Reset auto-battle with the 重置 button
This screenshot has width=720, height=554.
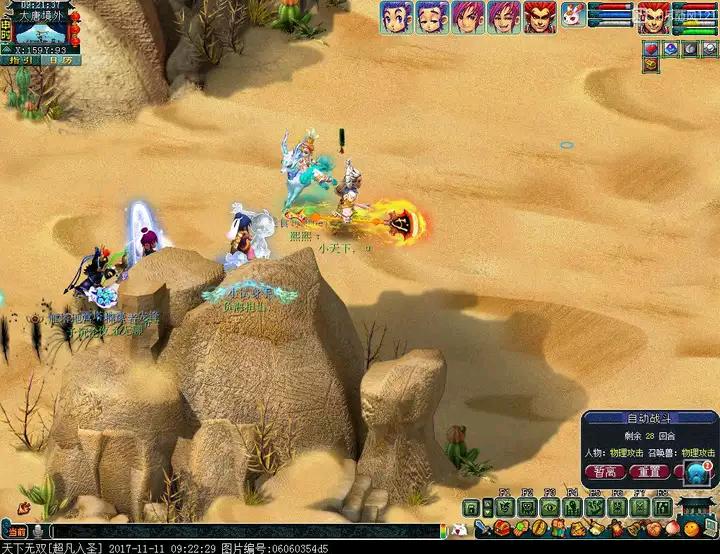[648, 472]
